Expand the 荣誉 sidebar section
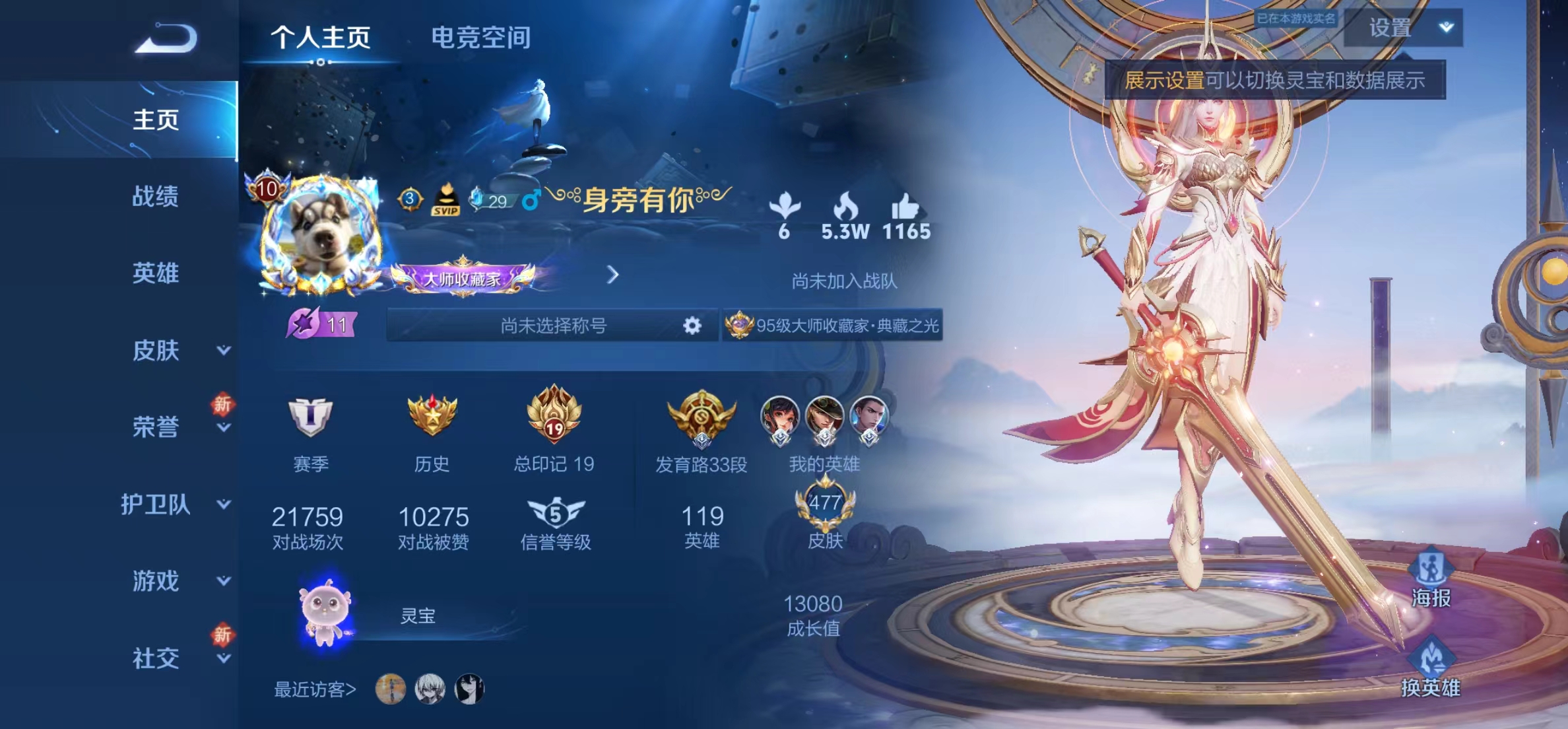Viewport: 1568px width, 729px height. pos(156,428)
